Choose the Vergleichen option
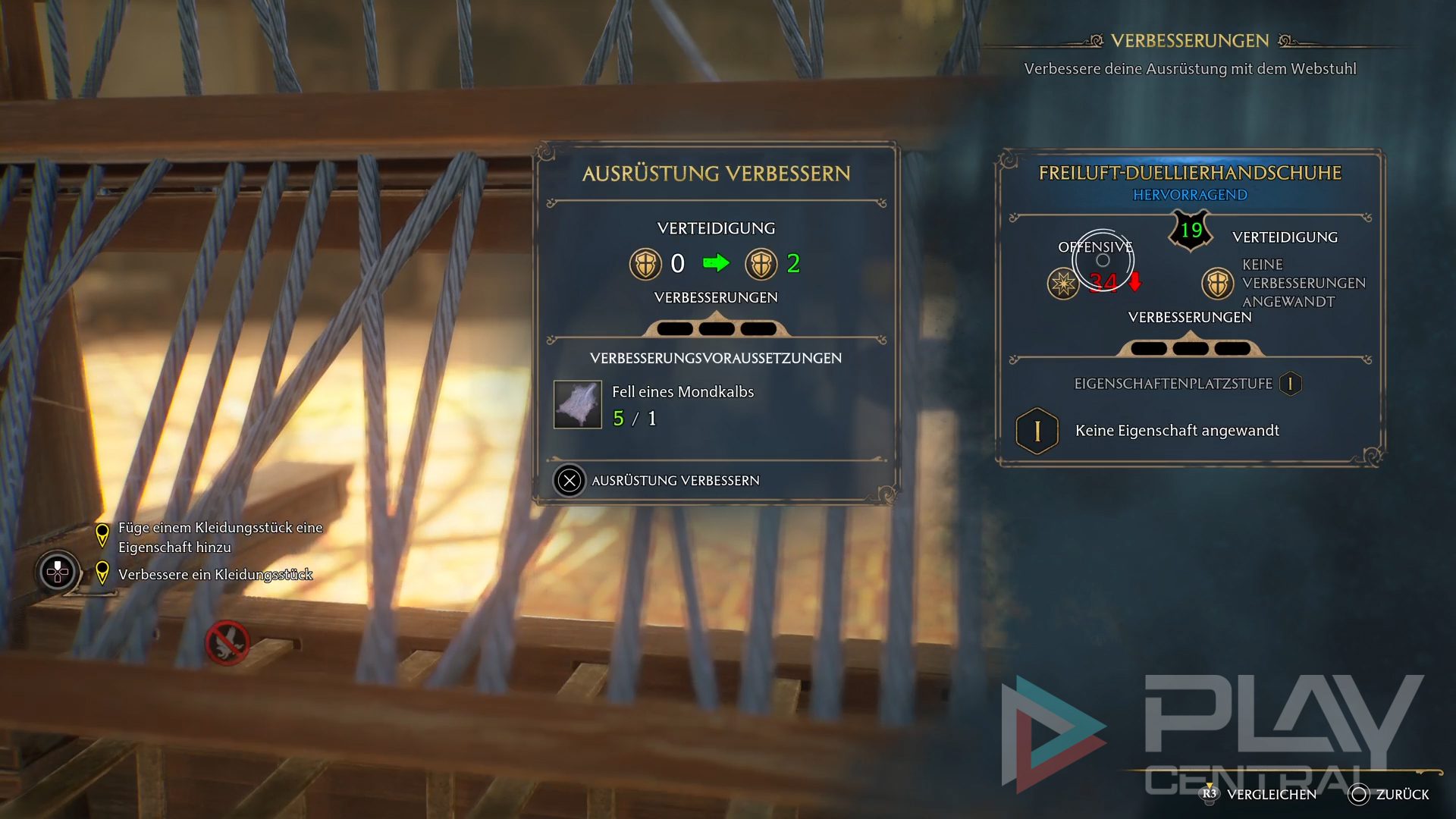Viewport: 1456px width, 819px height. pos(1260,794)
